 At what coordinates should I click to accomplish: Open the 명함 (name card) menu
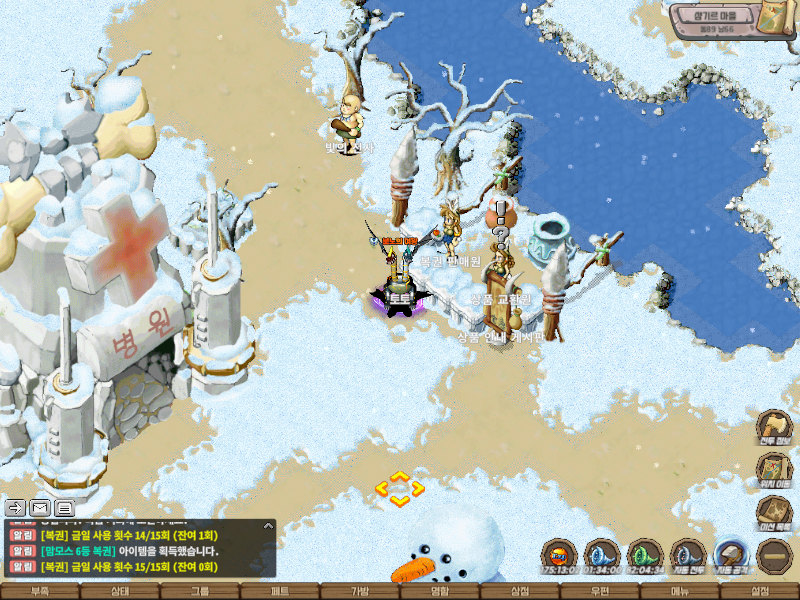click(x=440, y=591)
